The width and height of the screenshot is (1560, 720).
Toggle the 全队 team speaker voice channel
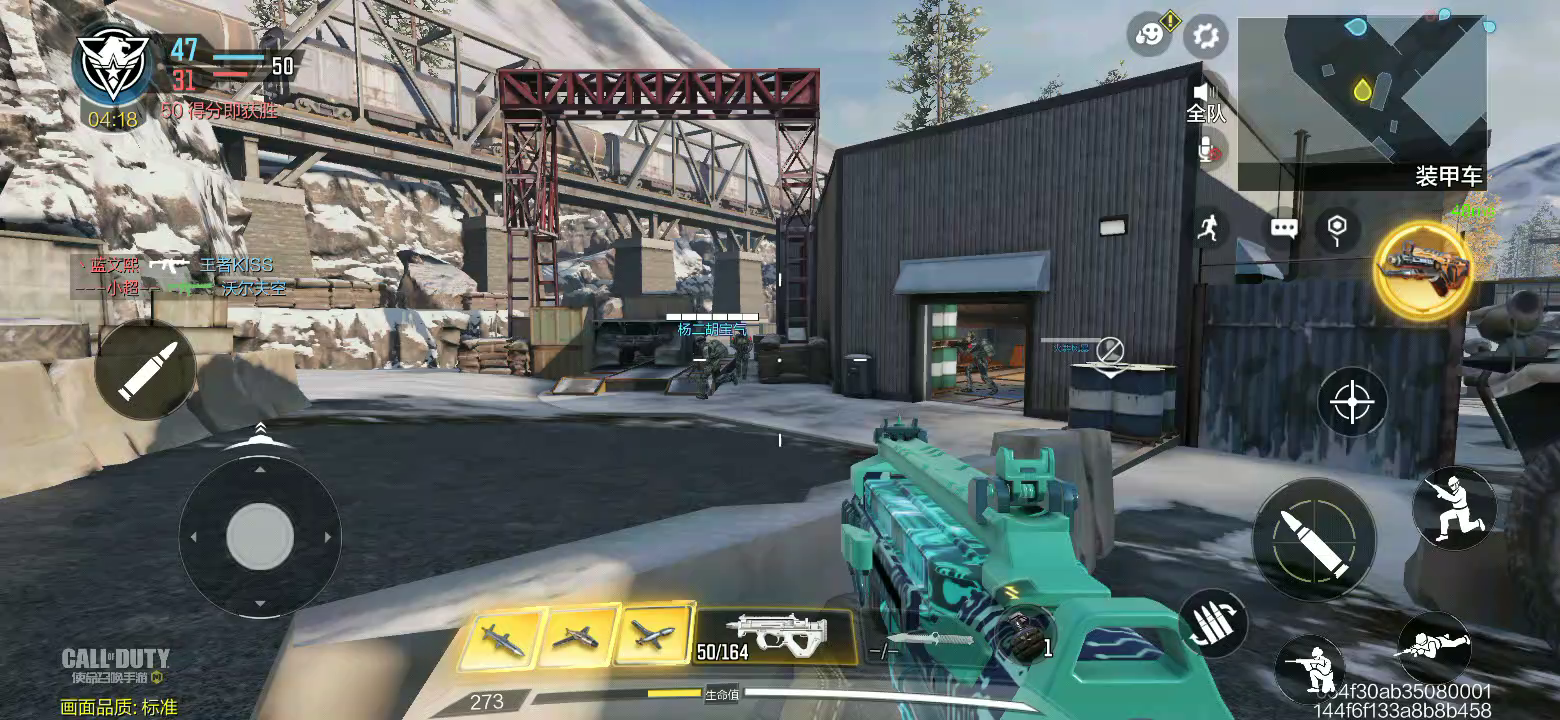point(1206,102)
